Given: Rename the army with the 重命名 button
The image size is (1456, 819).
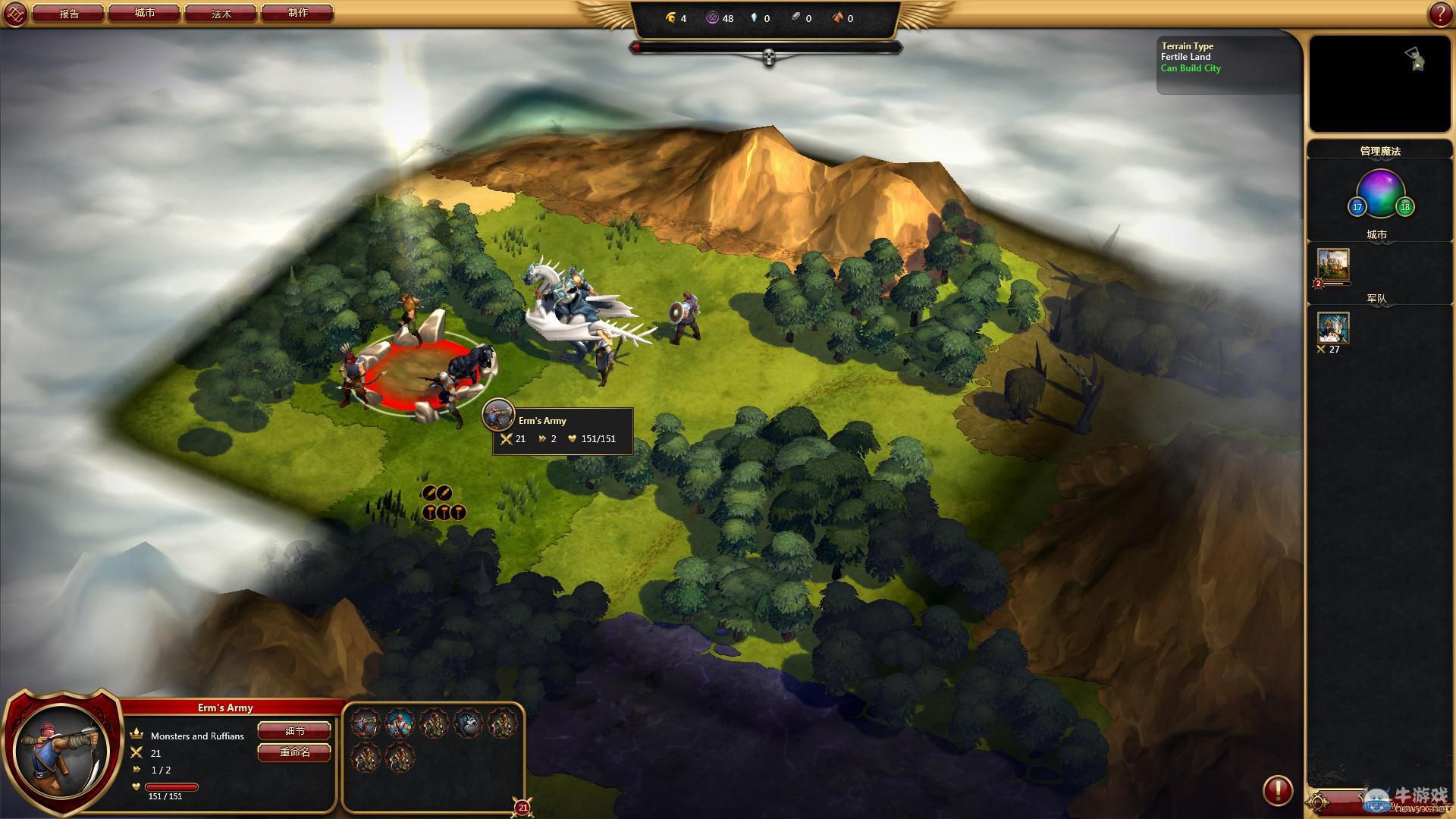Looking at the screenshot, I should click(x=295, y=752).
